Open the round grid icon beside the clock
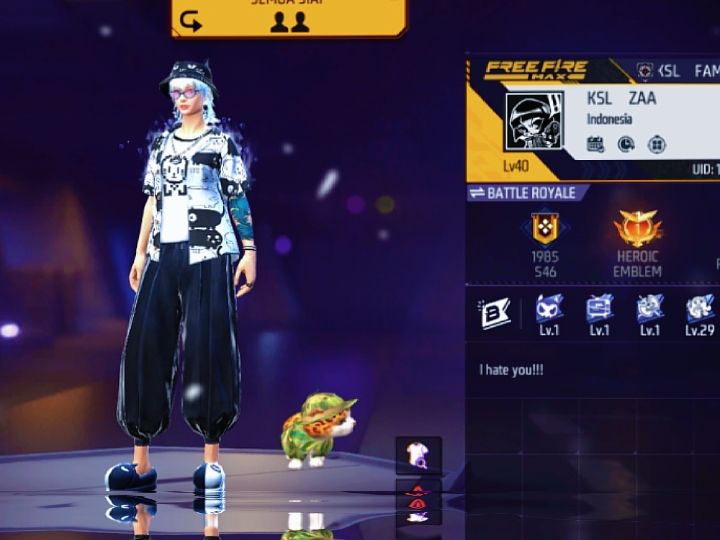 click(656, 144)
